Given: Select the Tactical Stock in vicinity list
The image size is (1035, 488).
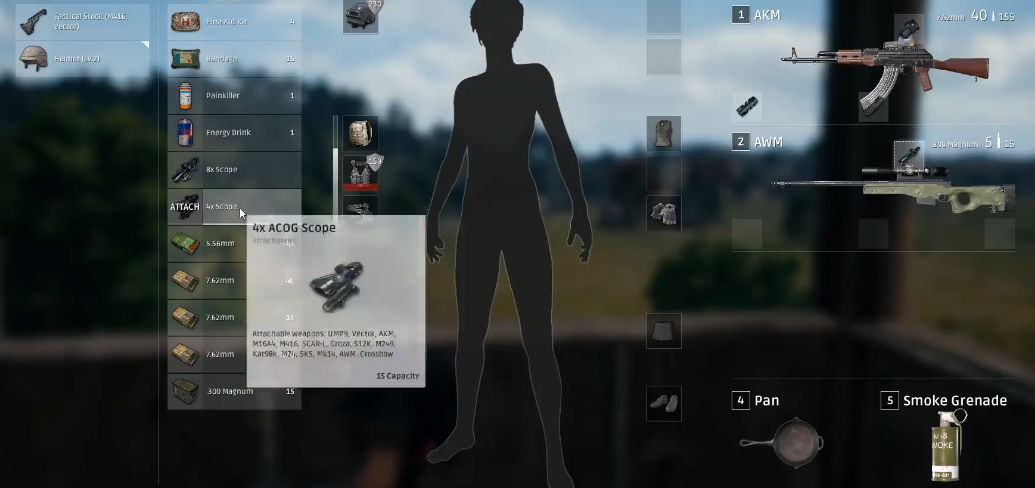Looking at the screenshot, I should [x=83, y=22].
